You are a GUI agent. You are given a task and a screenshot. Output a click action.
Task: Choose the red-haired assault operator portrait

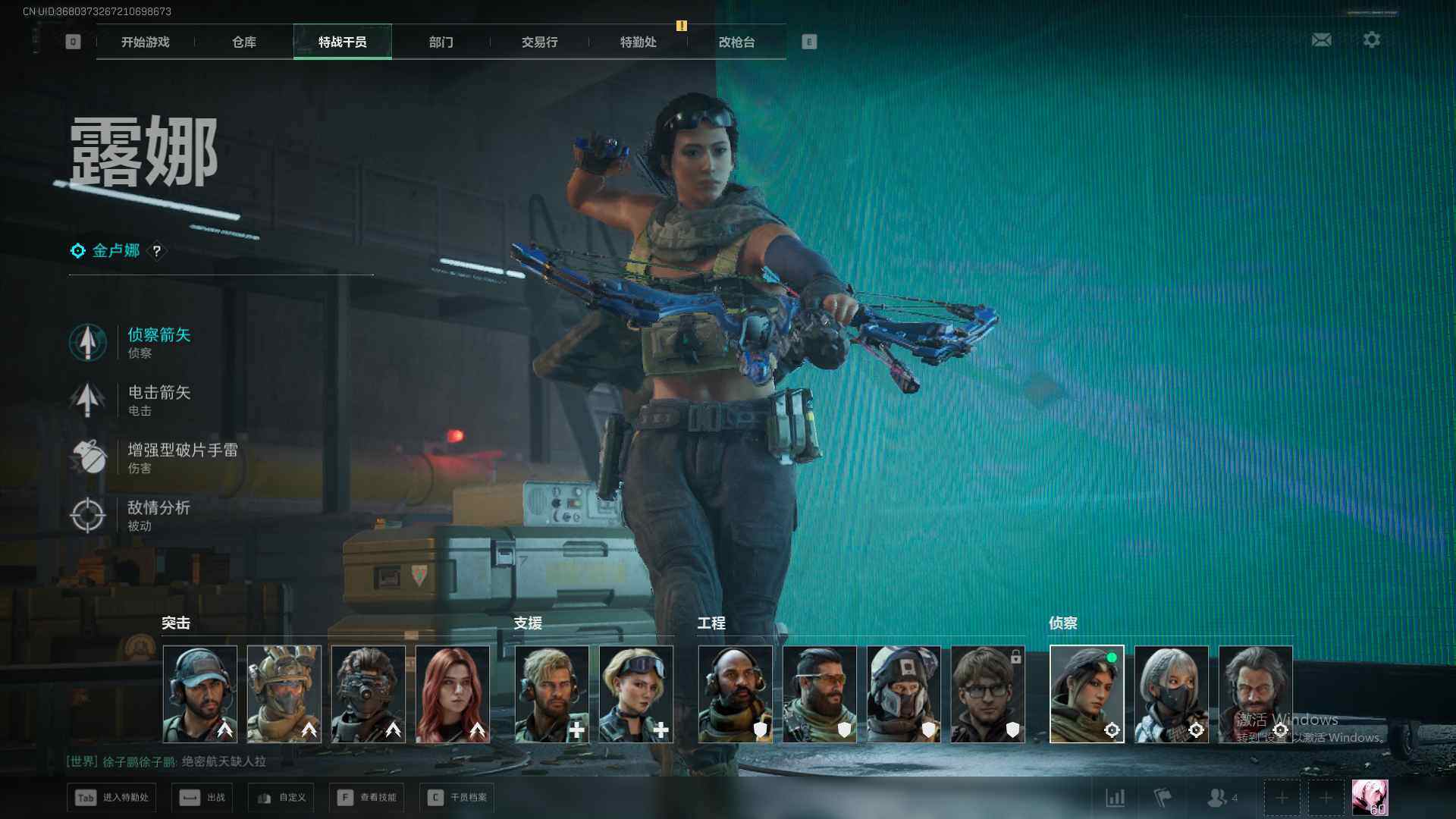(452, 693)
